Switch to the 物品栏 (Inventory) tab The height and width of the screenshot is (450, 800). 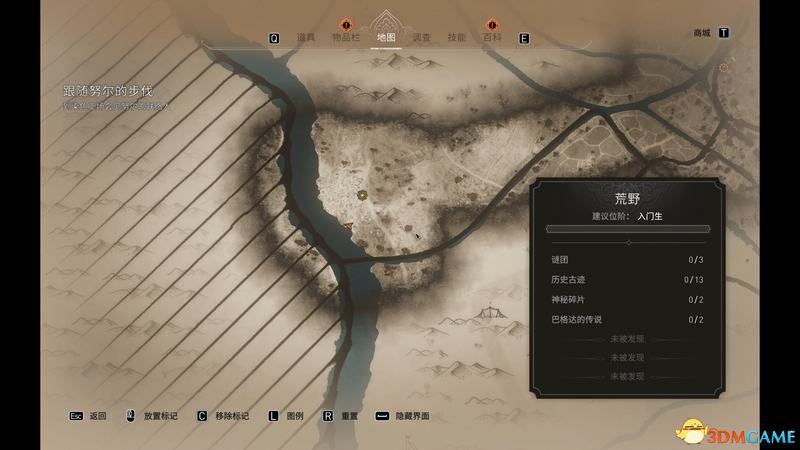click(346, 38)
